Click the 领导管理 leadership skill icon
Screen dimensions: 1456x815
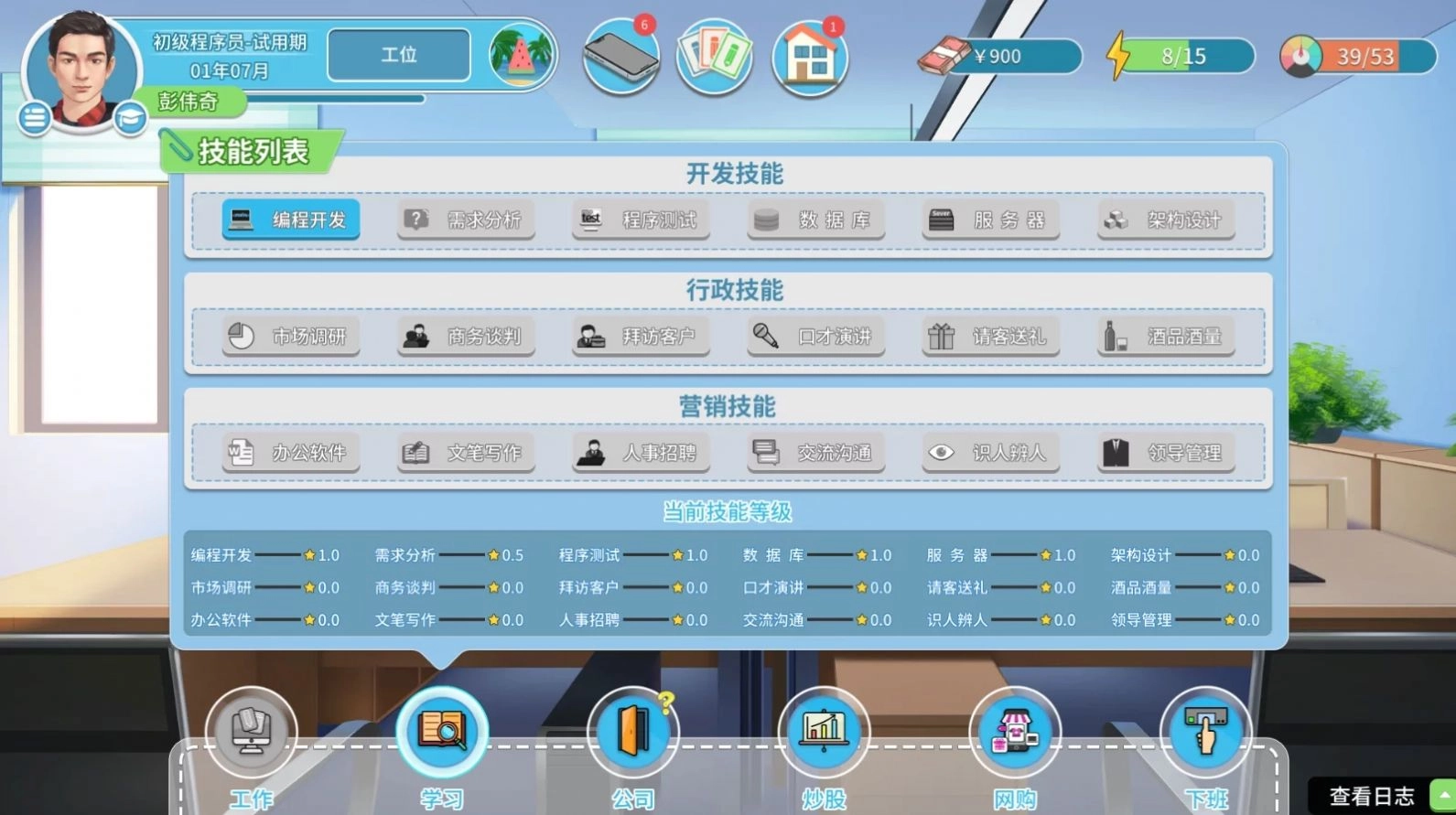click(1164, 452)
